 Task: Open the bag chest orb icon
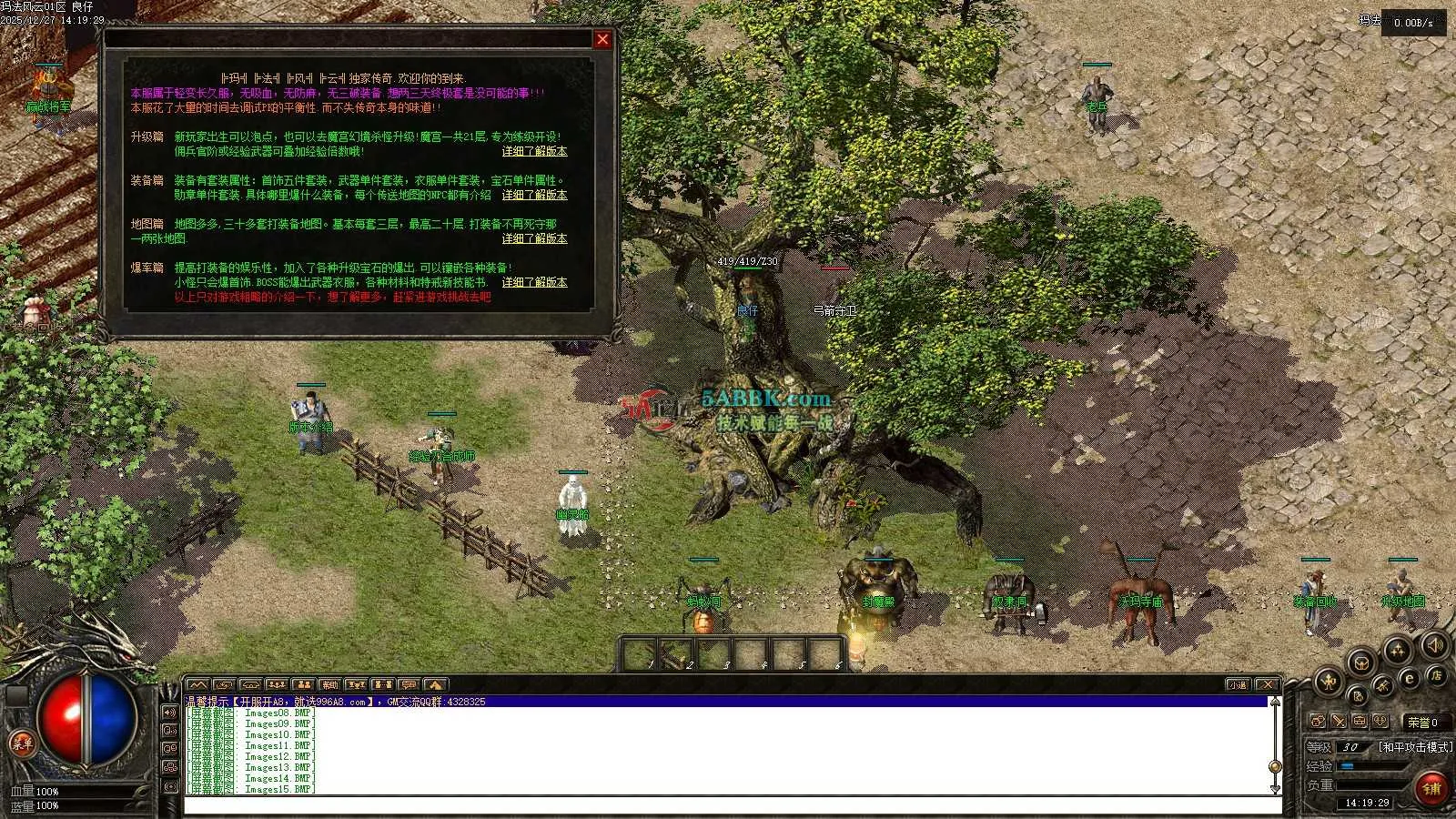1360,662
